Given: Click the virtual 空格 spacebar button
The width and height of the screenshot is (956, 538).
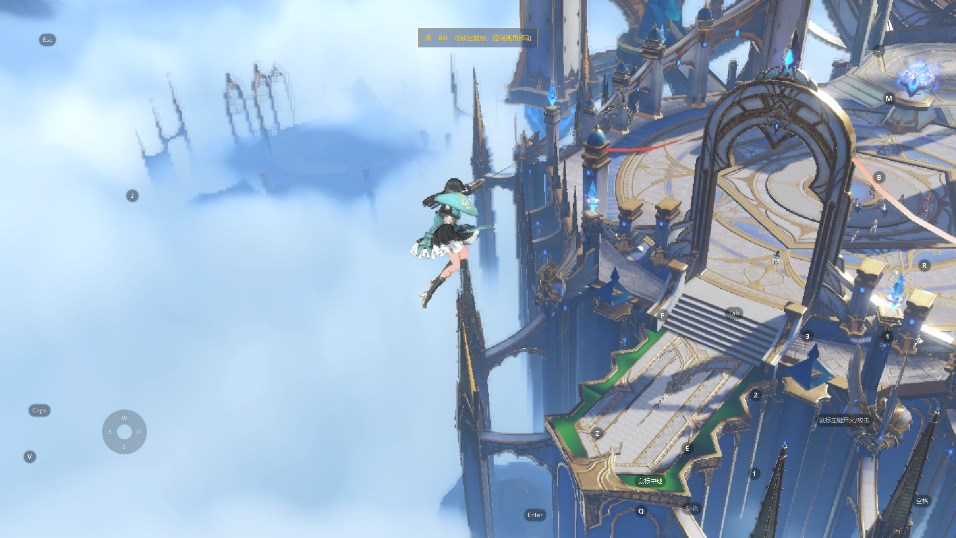Looking at the screenshot, I should click(x=921, y=500).
